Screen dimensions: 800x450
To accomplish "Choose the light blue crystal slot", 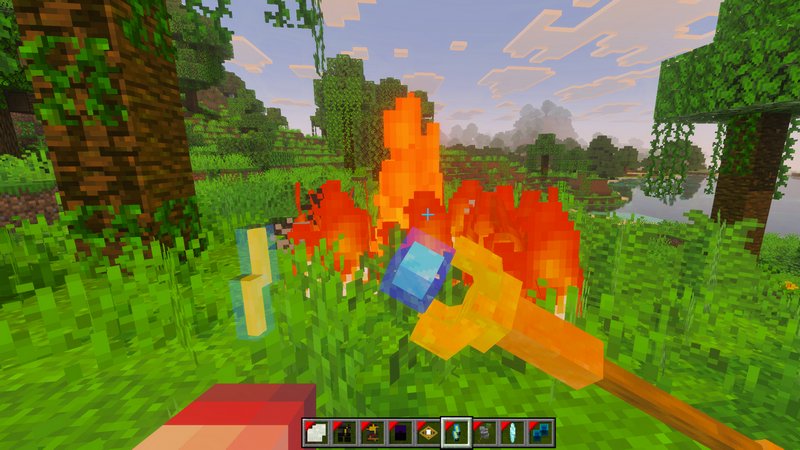I will (512, 433).
